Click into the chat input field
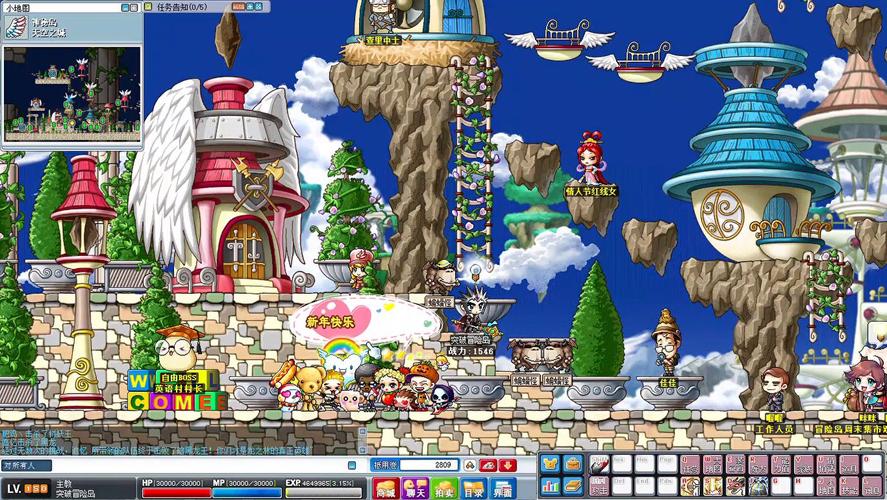 tap(200, 465)
